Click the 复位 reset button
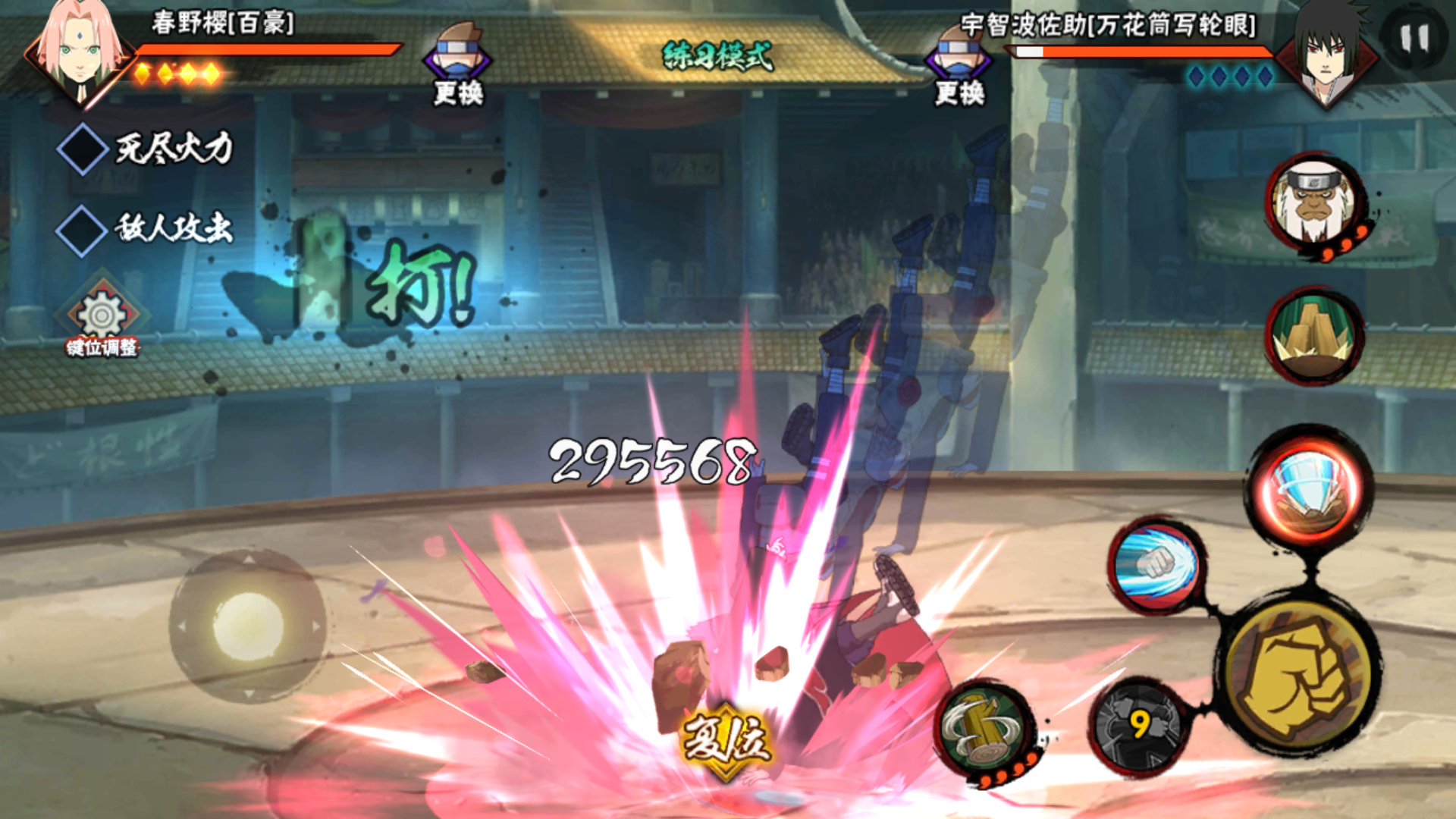 (726, 739)
